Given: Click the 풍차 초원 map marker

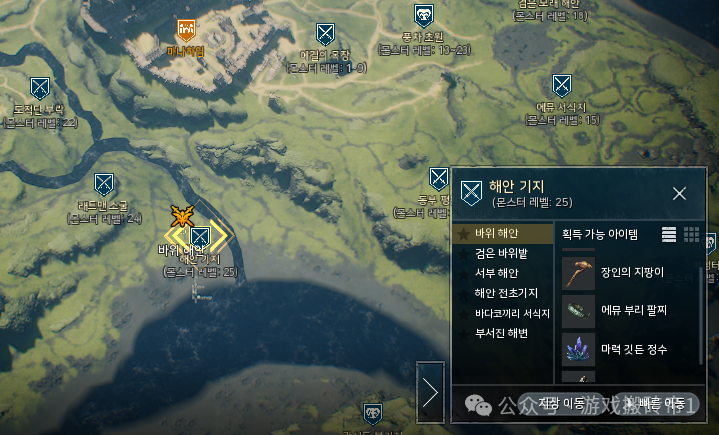Looking at the screenshot, I should coord(424,15).
